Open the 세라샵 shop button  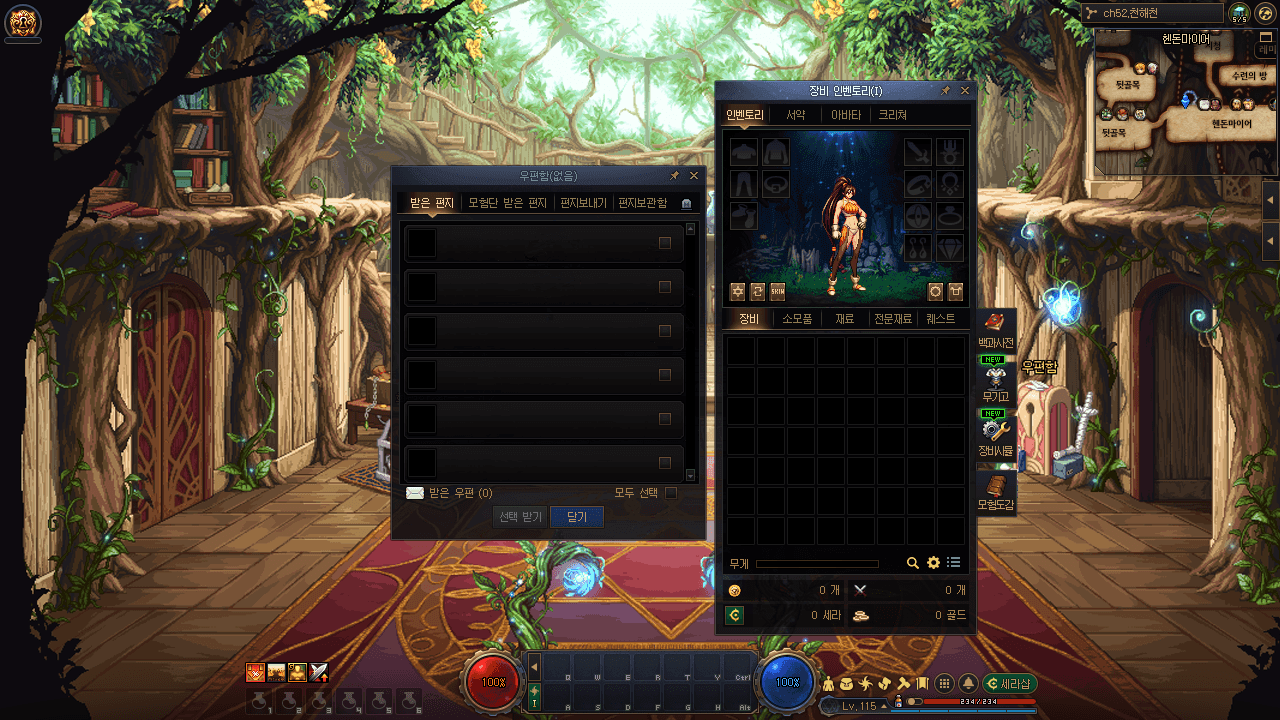1010,683
